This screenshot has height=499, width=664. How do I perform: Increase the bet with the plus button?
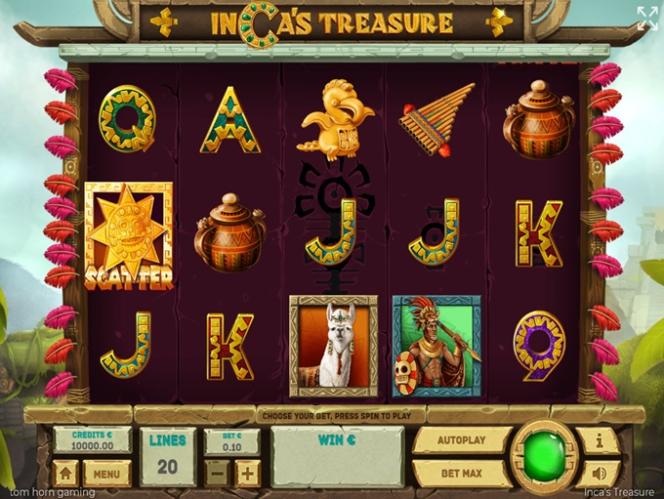(x=246, y=472)
